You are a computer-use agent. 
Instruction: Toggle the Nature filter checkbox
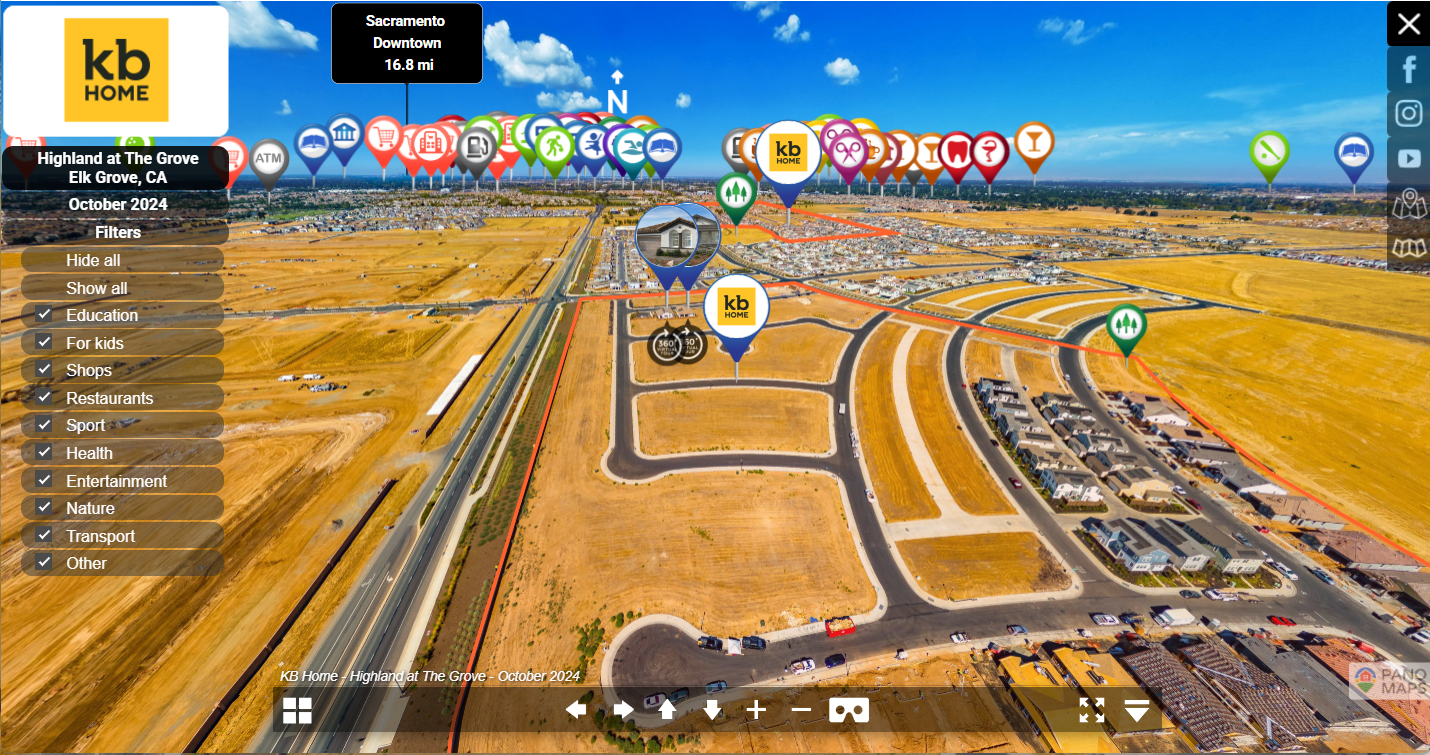(44, 508)
